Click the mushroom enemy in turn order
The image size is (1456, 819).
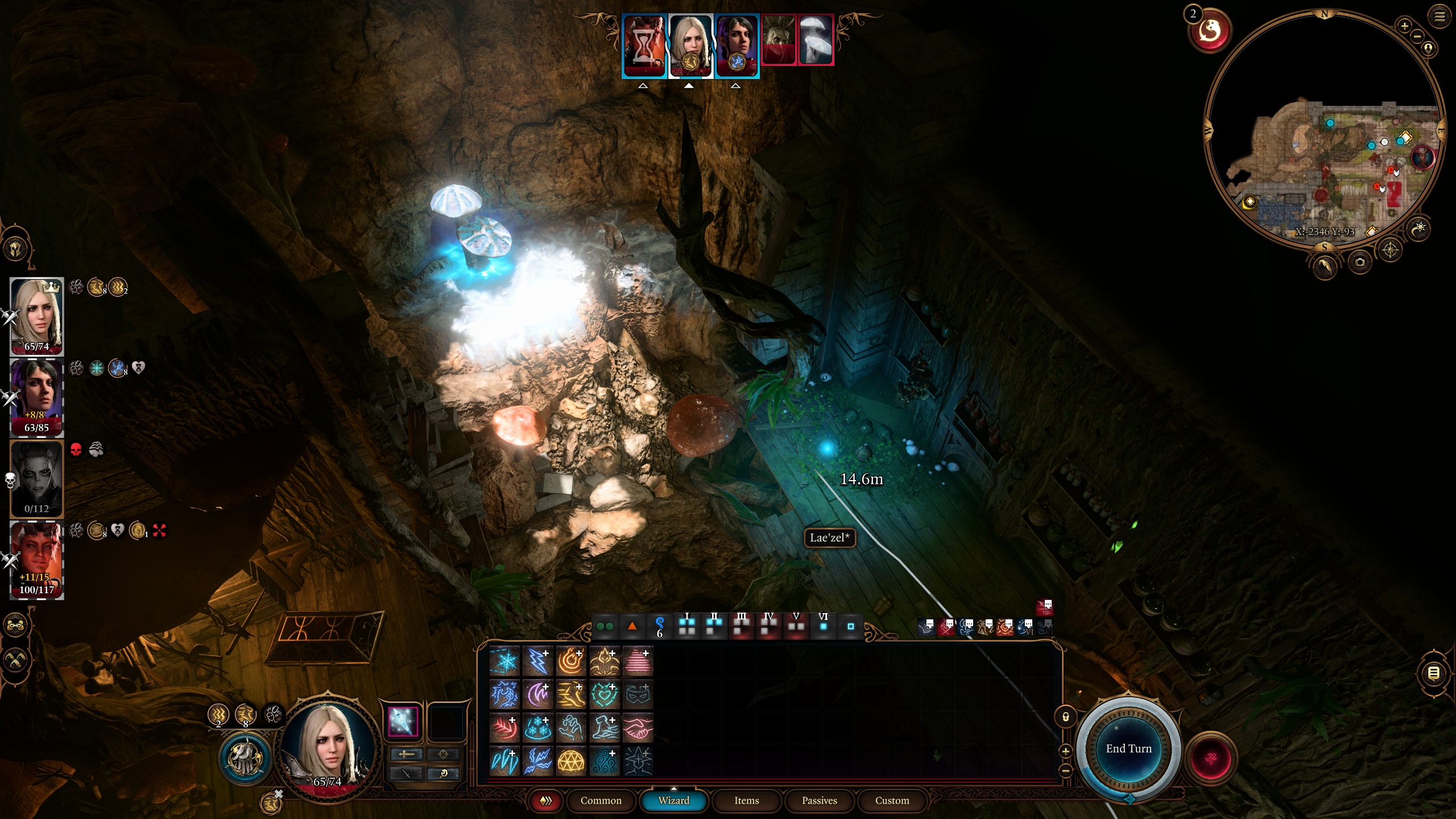(816, 40)
